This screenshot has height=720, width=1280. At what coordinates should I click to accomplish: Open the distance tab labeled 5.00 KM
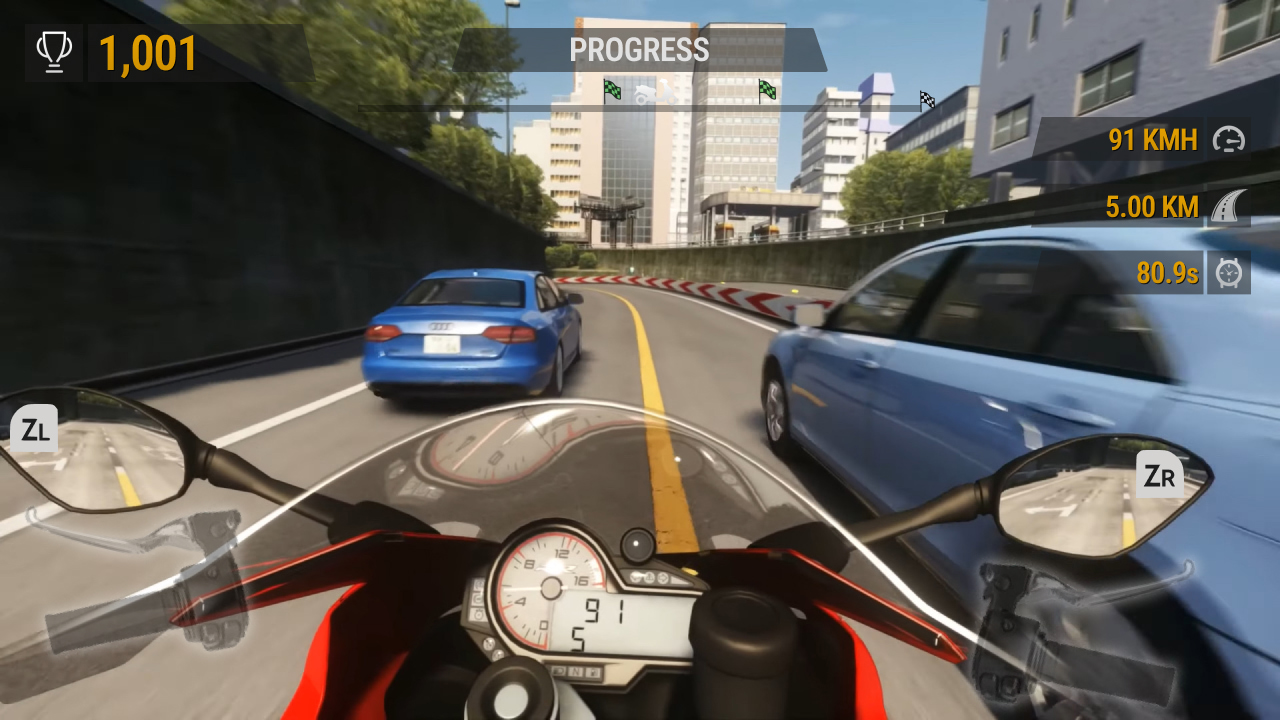click(x=1151, y=207)
